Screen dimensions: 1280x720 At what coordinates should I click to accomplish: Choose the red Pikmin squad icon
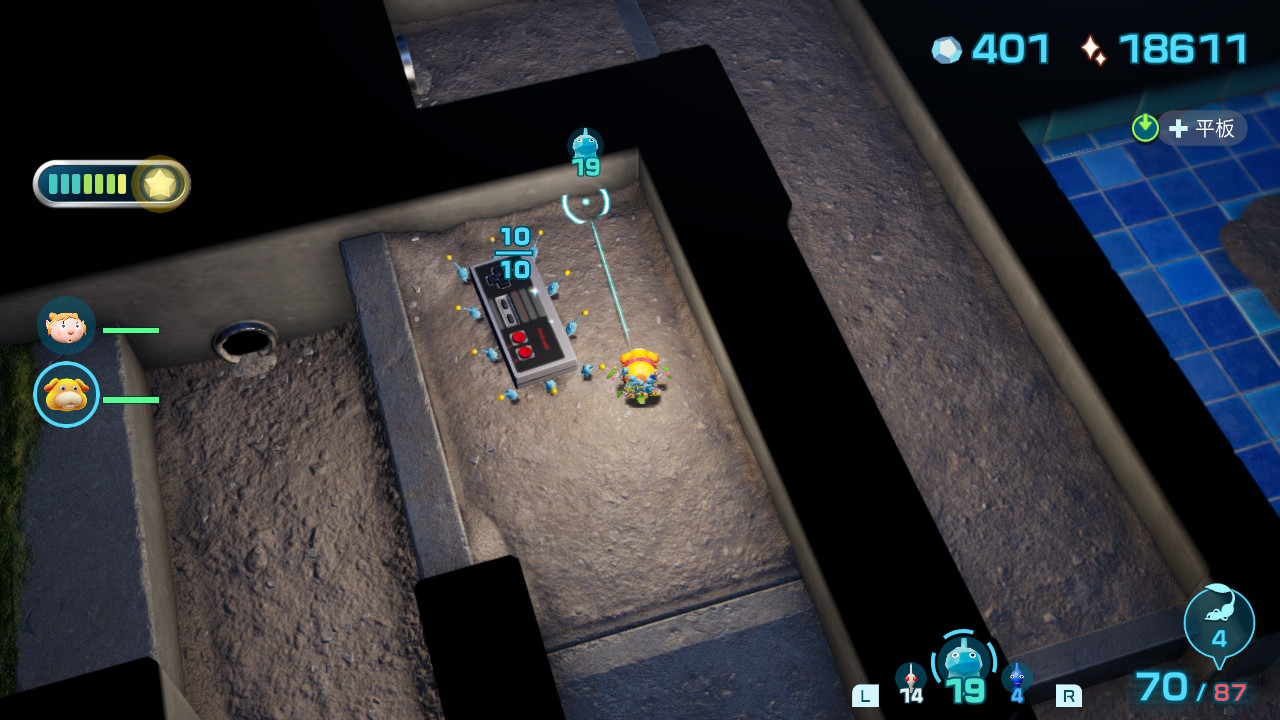(910, 679)
